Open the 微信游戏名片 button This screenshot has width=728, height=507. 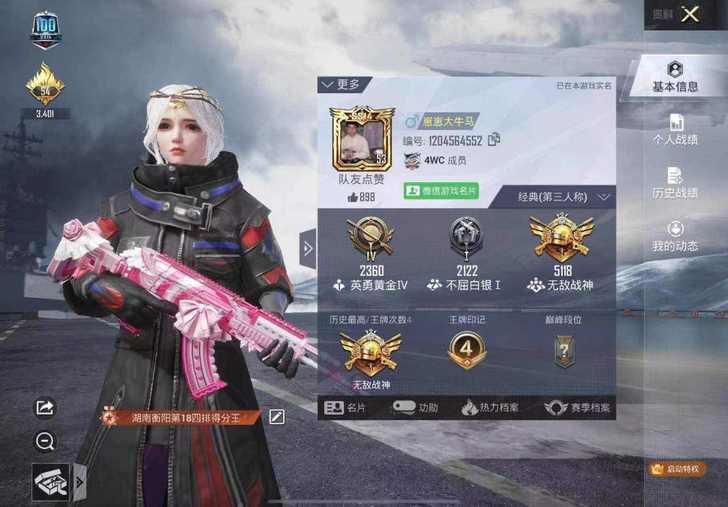click(x=441, y=190)
